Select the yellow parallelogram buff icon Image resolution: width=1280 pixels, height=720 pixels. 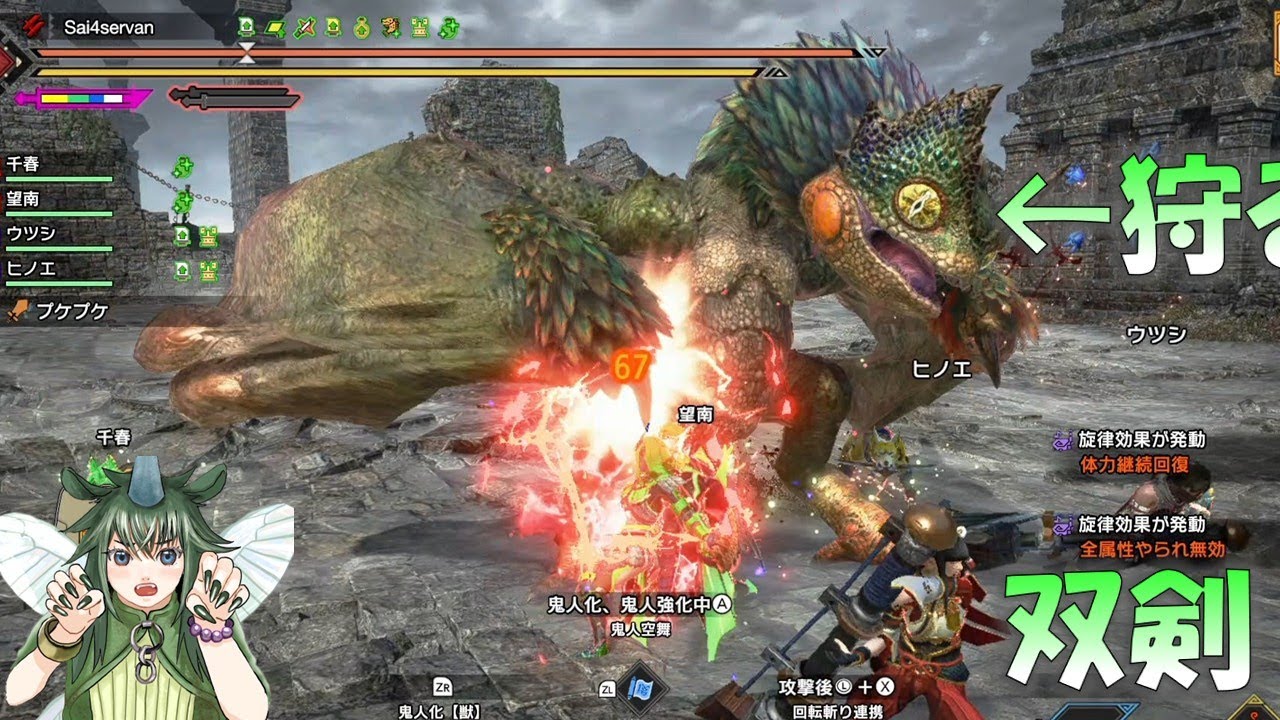pos(276,28)
